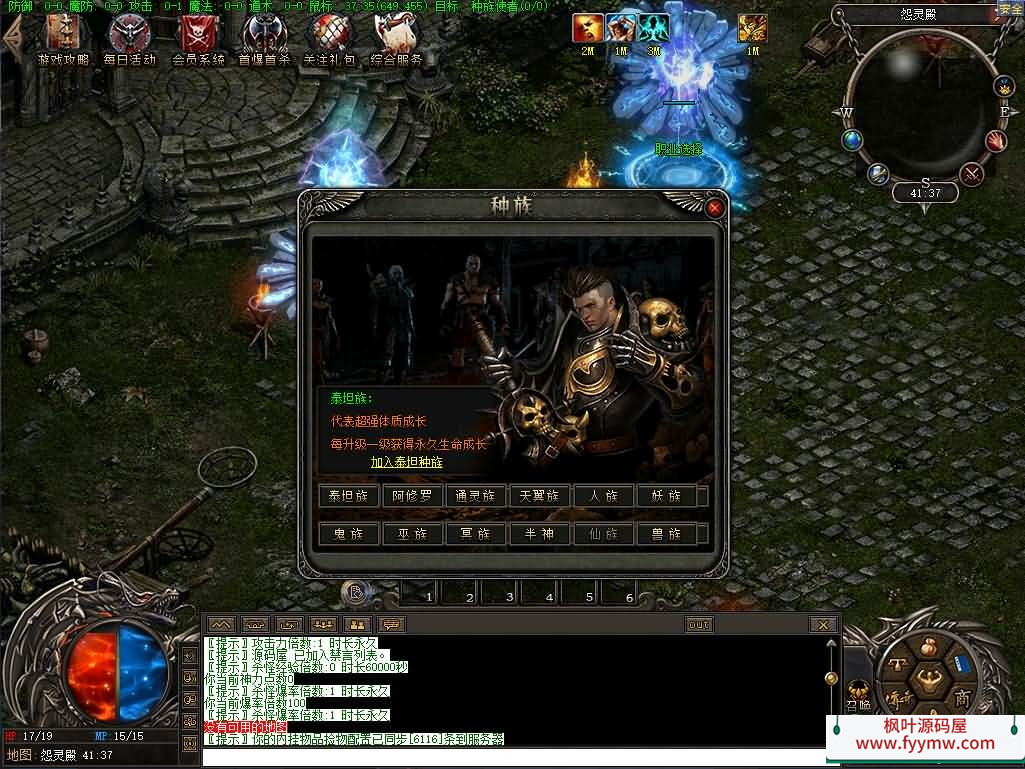Viewport: 1025px width, 769px height.
Task: Select the 半神 race button
Action: [x=540, y=534]
